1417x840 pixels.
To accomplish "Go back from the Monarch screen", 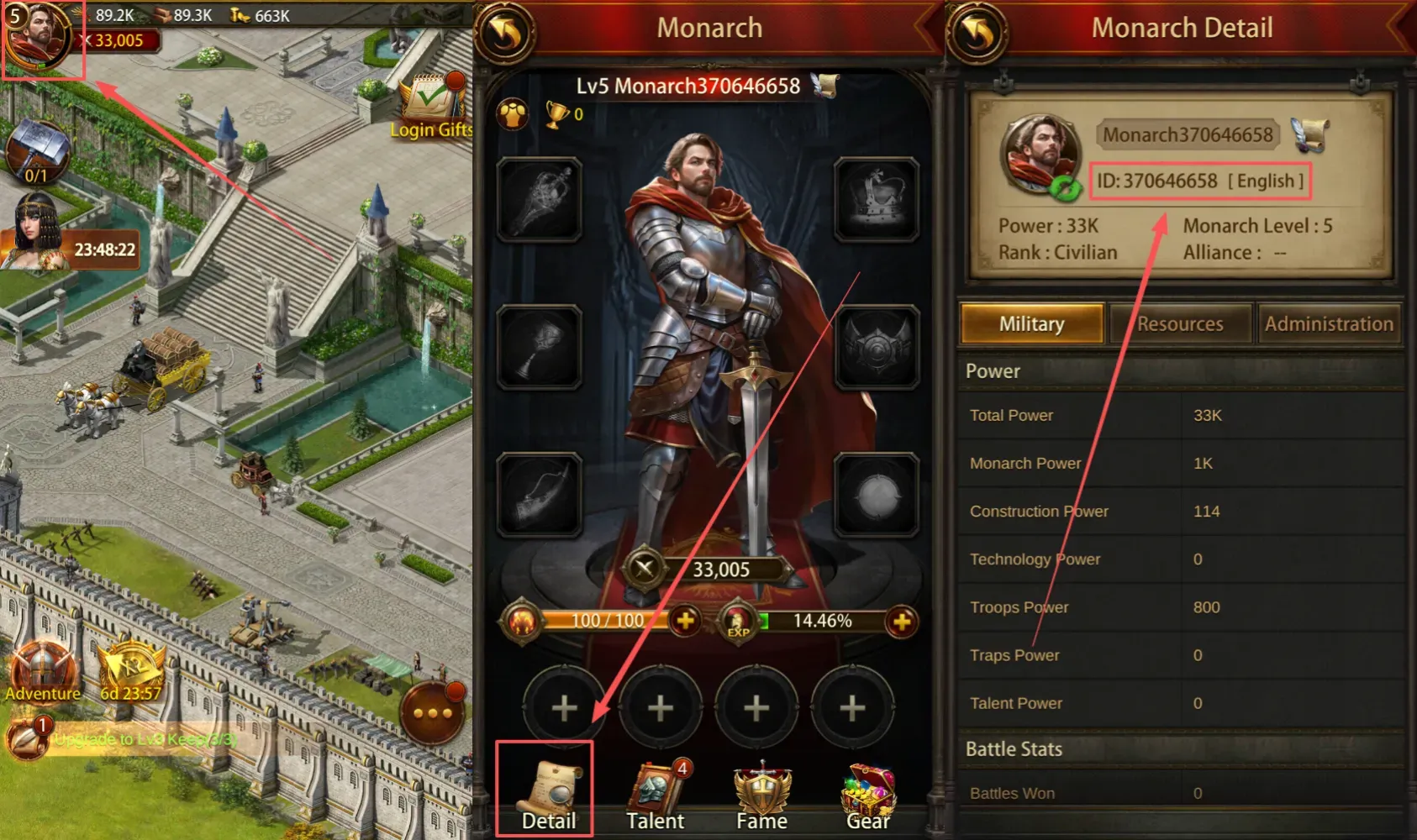I will tap(505, 34).
